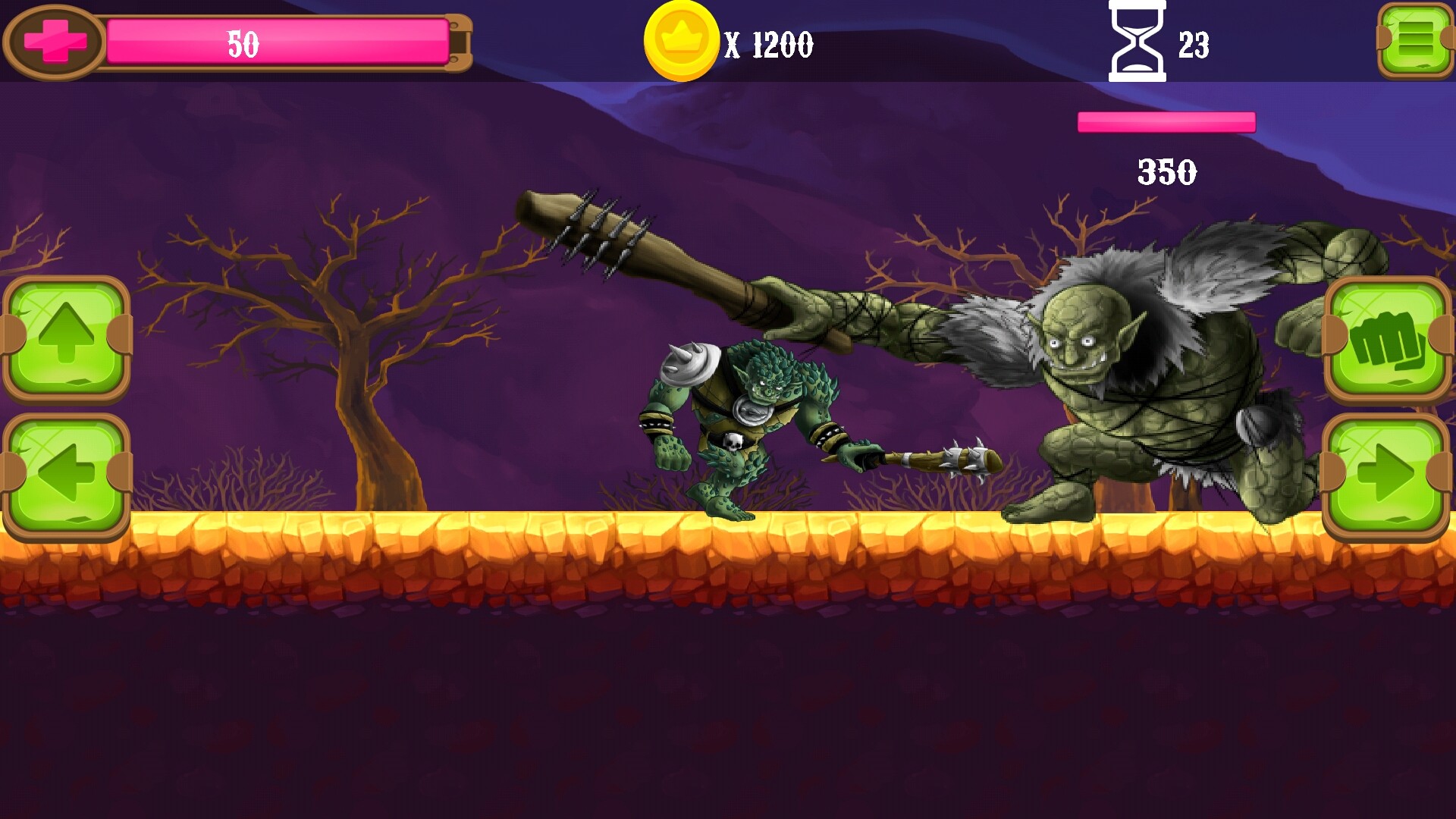The width and height of the screenshot is (1456, 819).
Task: Attack using the green fist button
Action: pos(1386,339)
